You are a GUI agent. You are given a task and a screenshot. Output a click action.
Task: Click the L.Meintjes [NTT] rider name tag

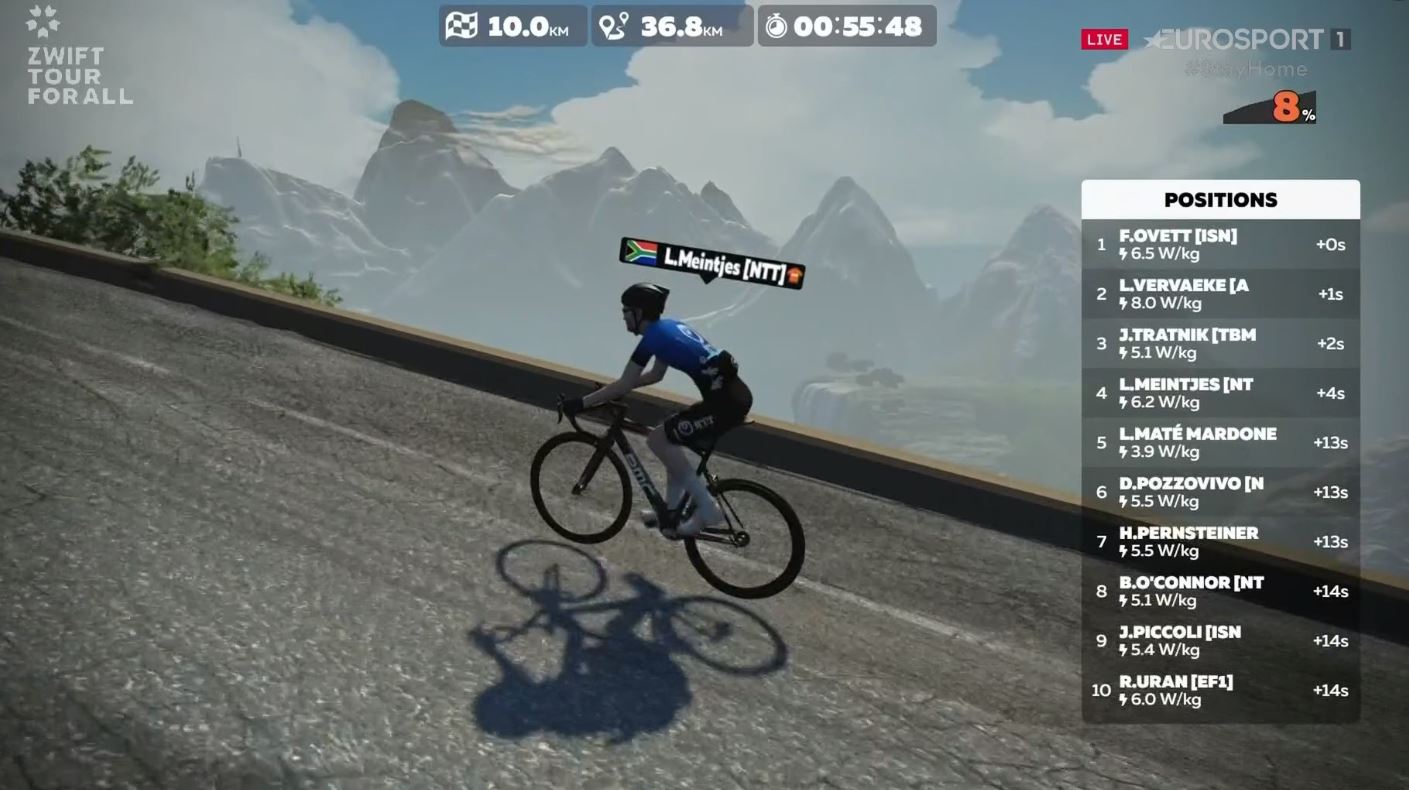[x=712, y=263]
